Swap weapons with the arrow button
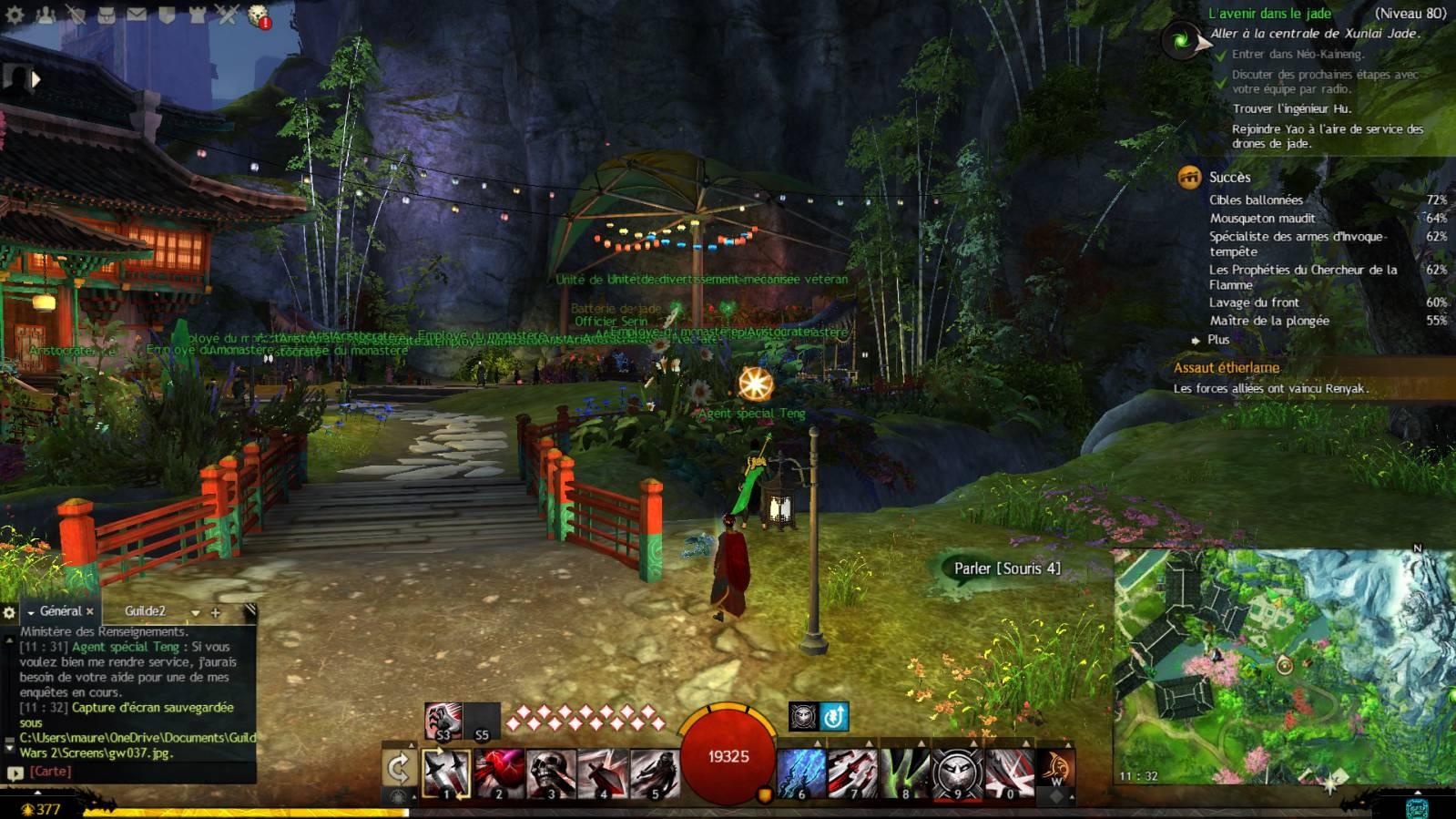 pyautogui.click(x=399, y=770)
